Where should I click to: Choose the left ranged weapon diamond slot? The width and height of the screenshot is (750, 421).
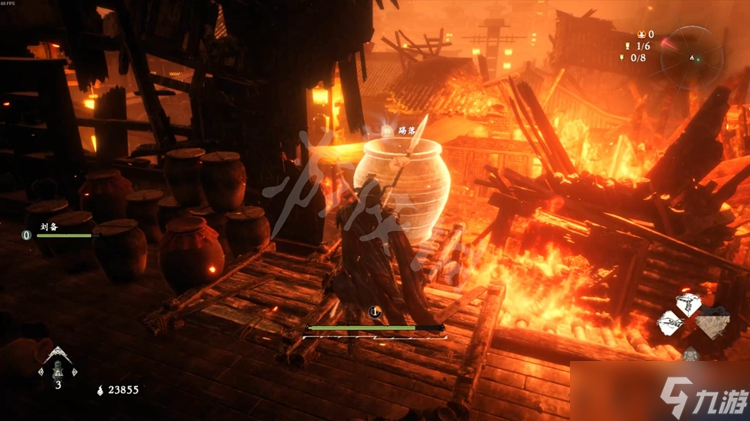pos(673,322)
